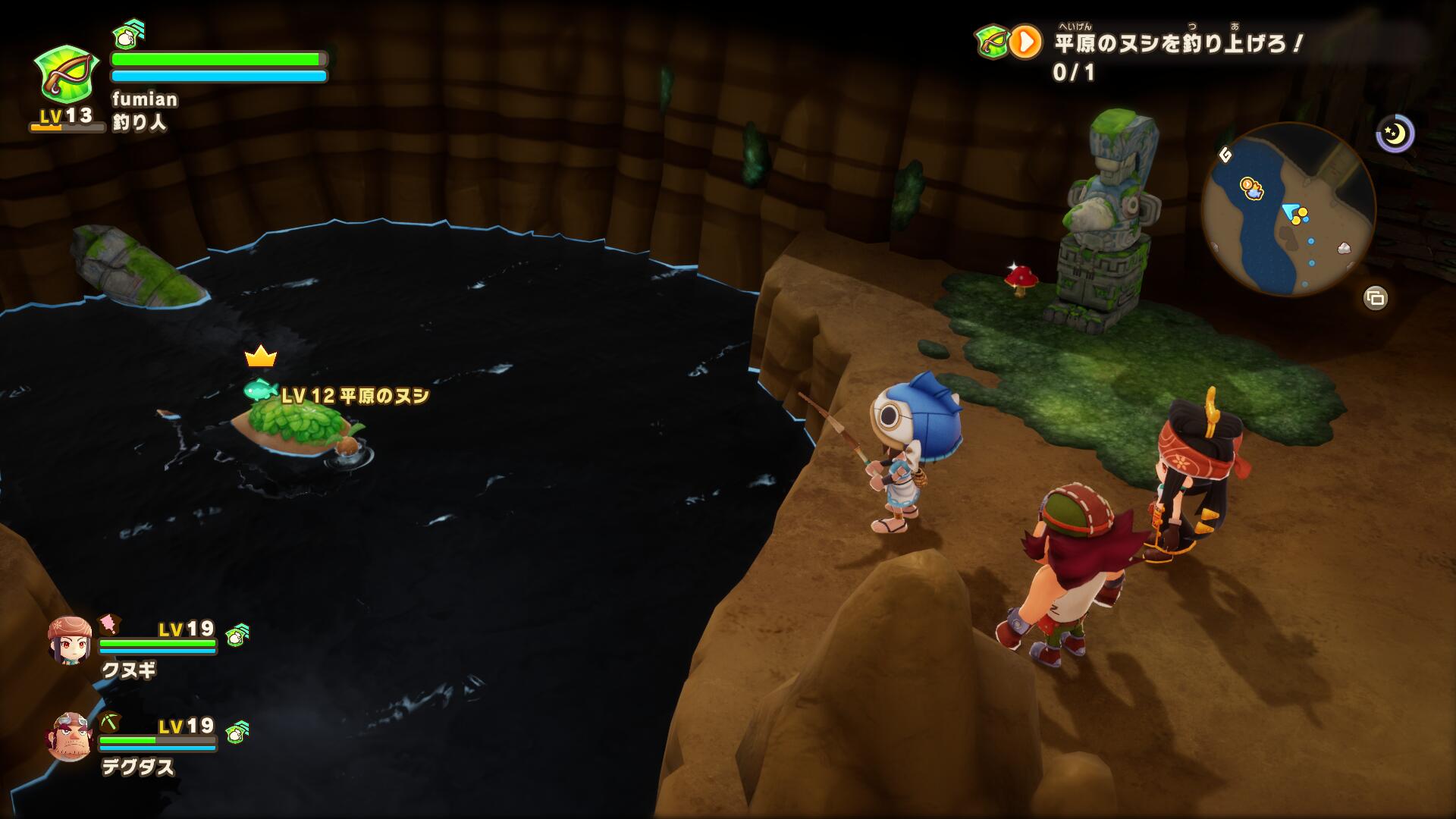Select party member デグダス's portrait

click(x=70, y=737)
